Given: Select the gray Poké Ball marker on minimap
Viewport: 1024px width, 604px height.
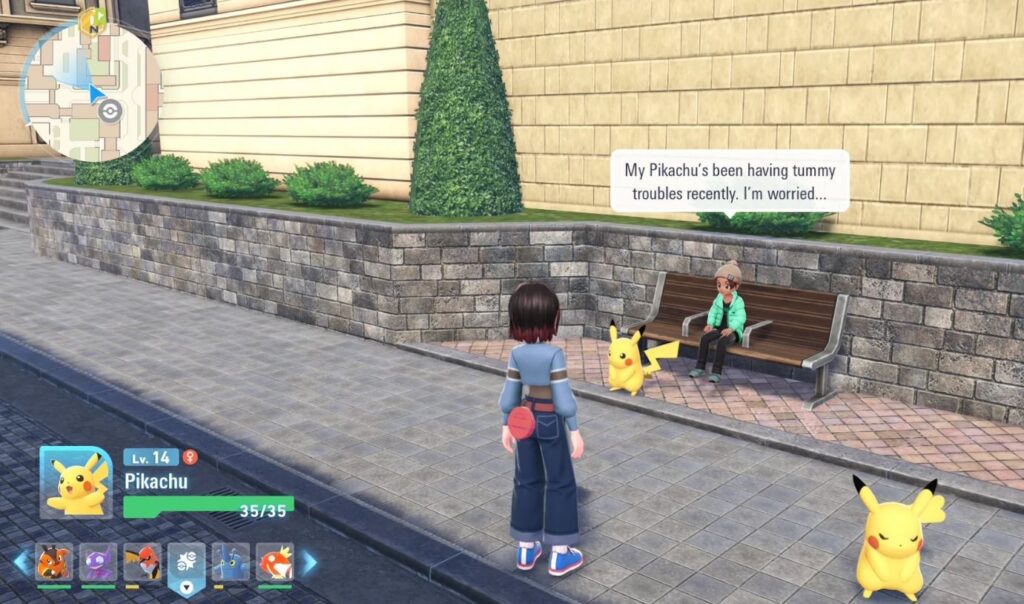Looking at the screenshot, I should pos(111,111).
